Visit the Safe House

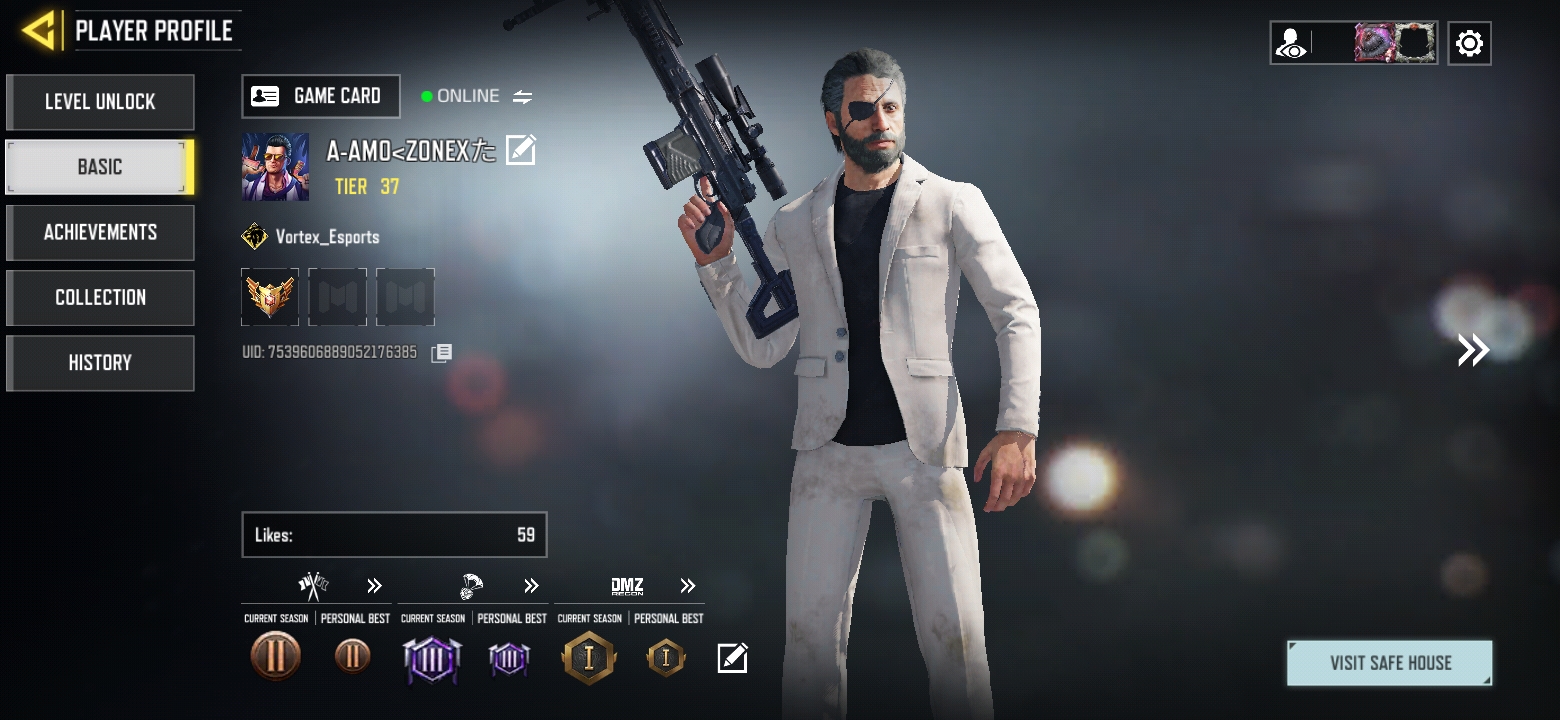[1389, 663]
